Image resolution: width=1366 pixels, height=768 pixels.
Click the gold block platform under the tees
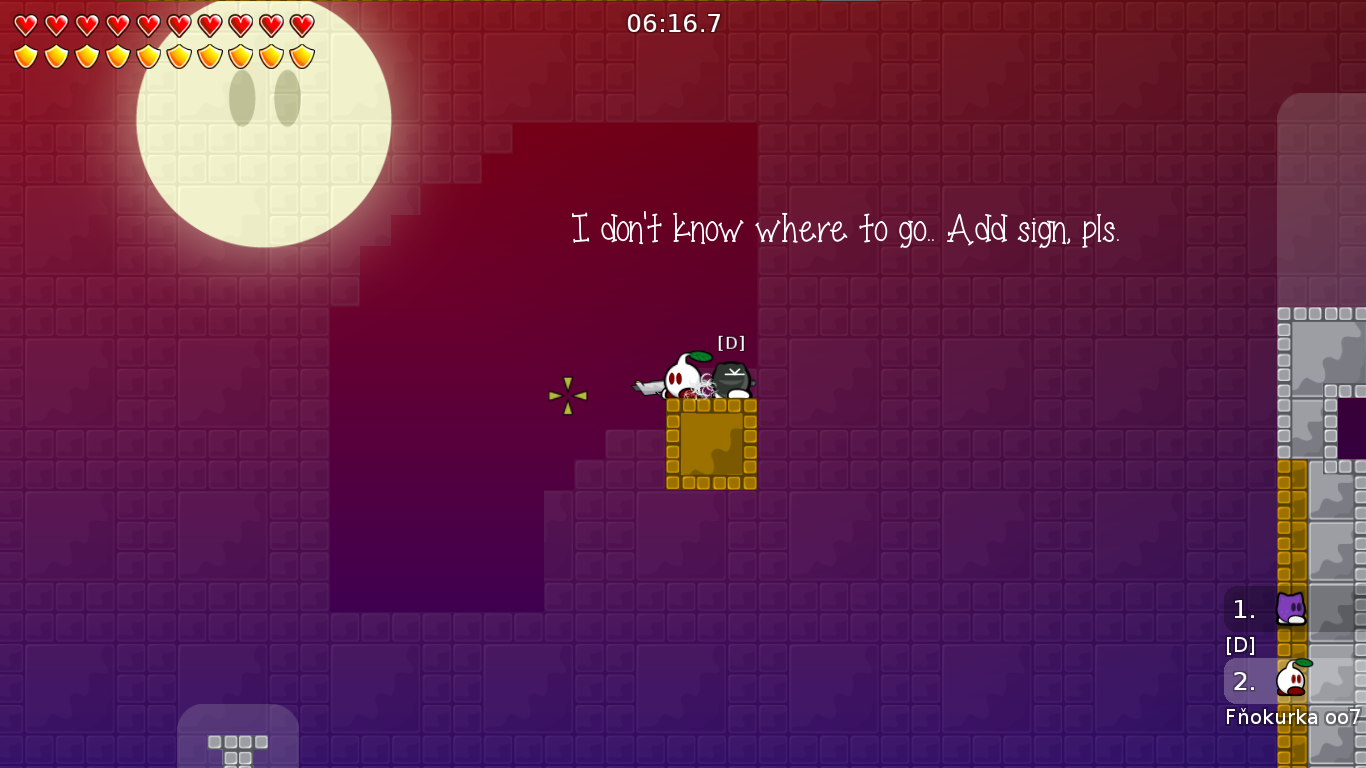point(711,445)
